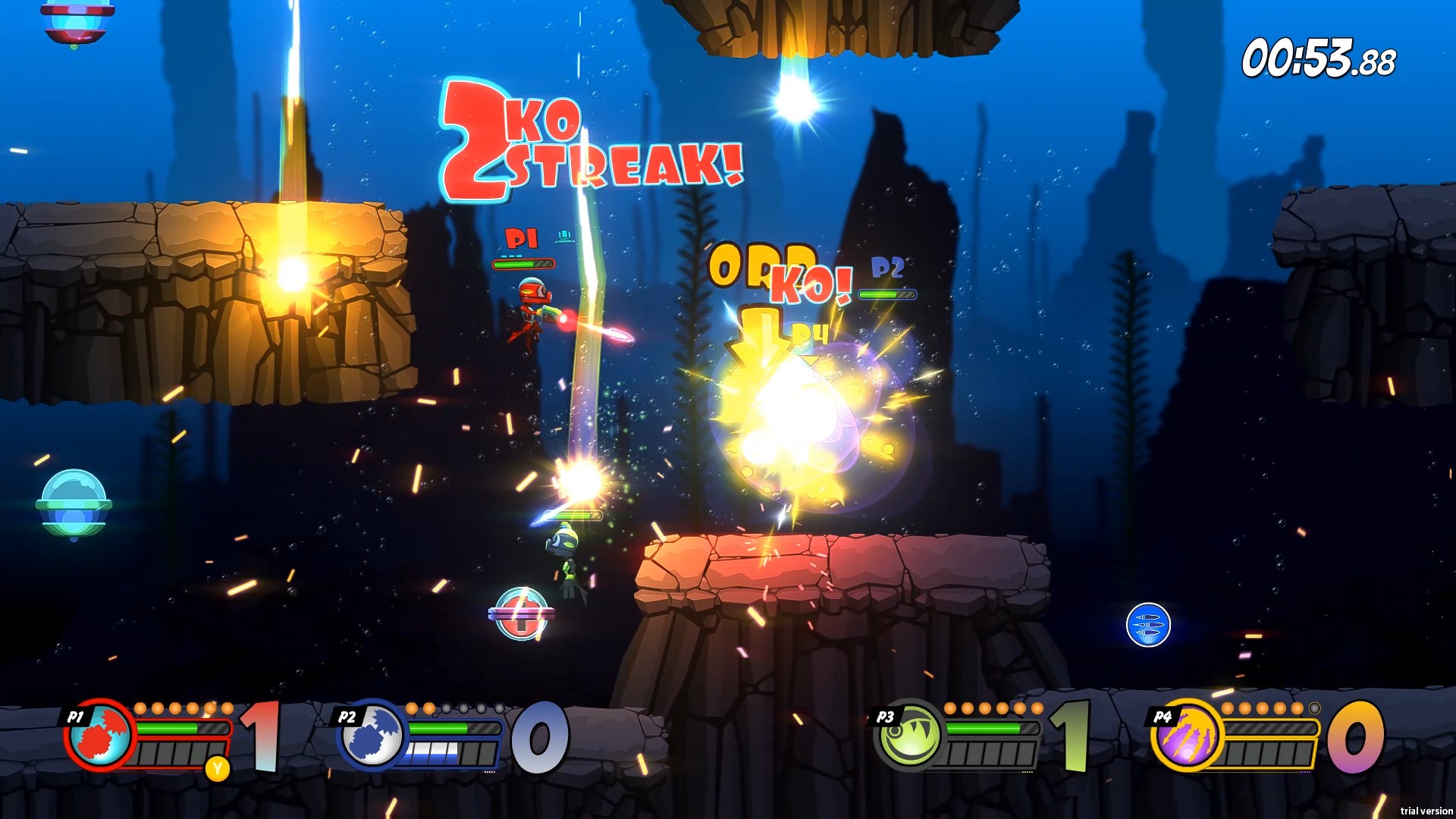Screen dimensions: 1456x819
Task: Click the P1 nameplate tag above the robot
Action: pos(523,237)
